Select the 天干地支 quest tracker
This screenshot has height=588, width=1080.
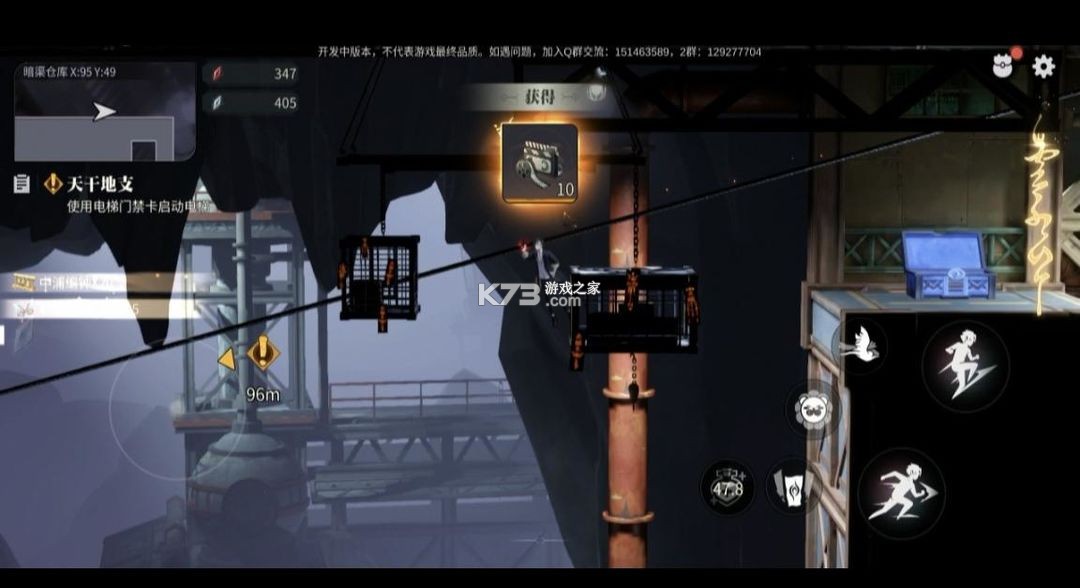(x=99, y=184)
